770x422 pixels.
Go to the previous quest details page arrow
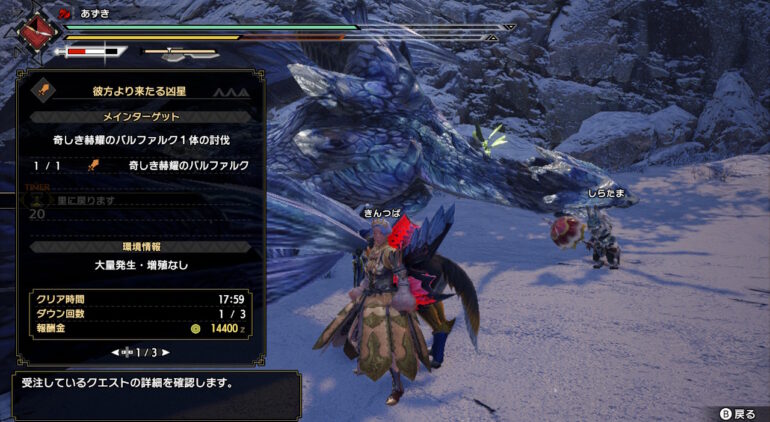click(116, 352)
